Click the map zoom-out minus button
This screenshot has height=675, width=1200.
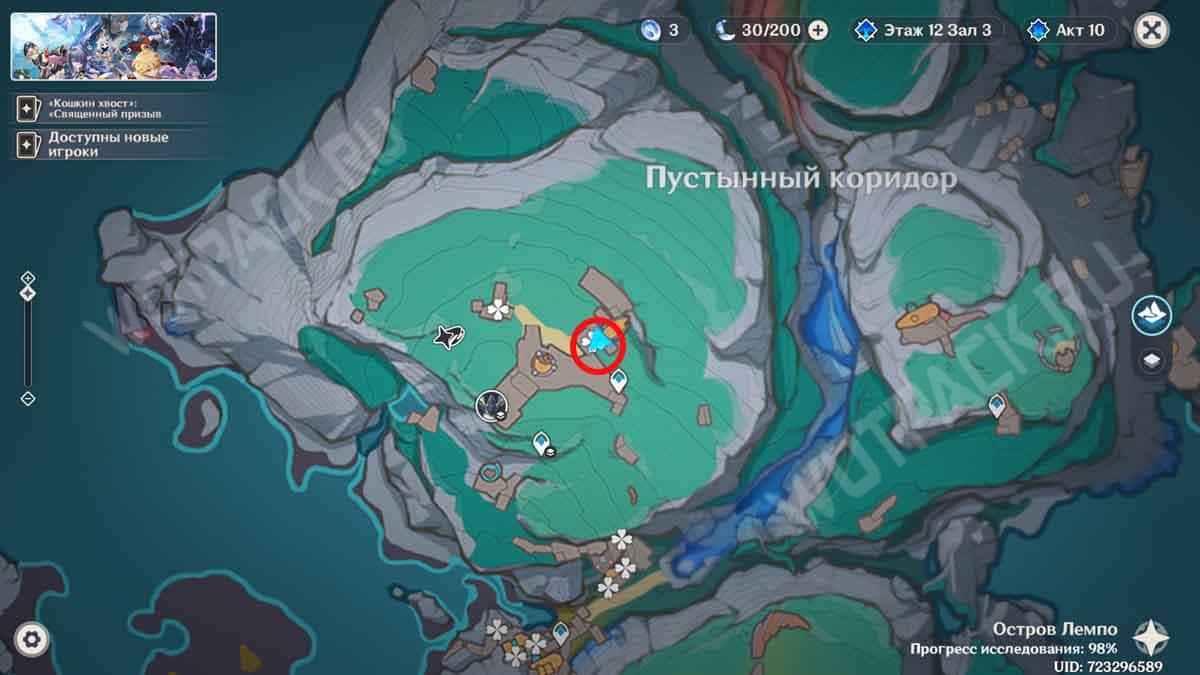[x=28, y=398]
